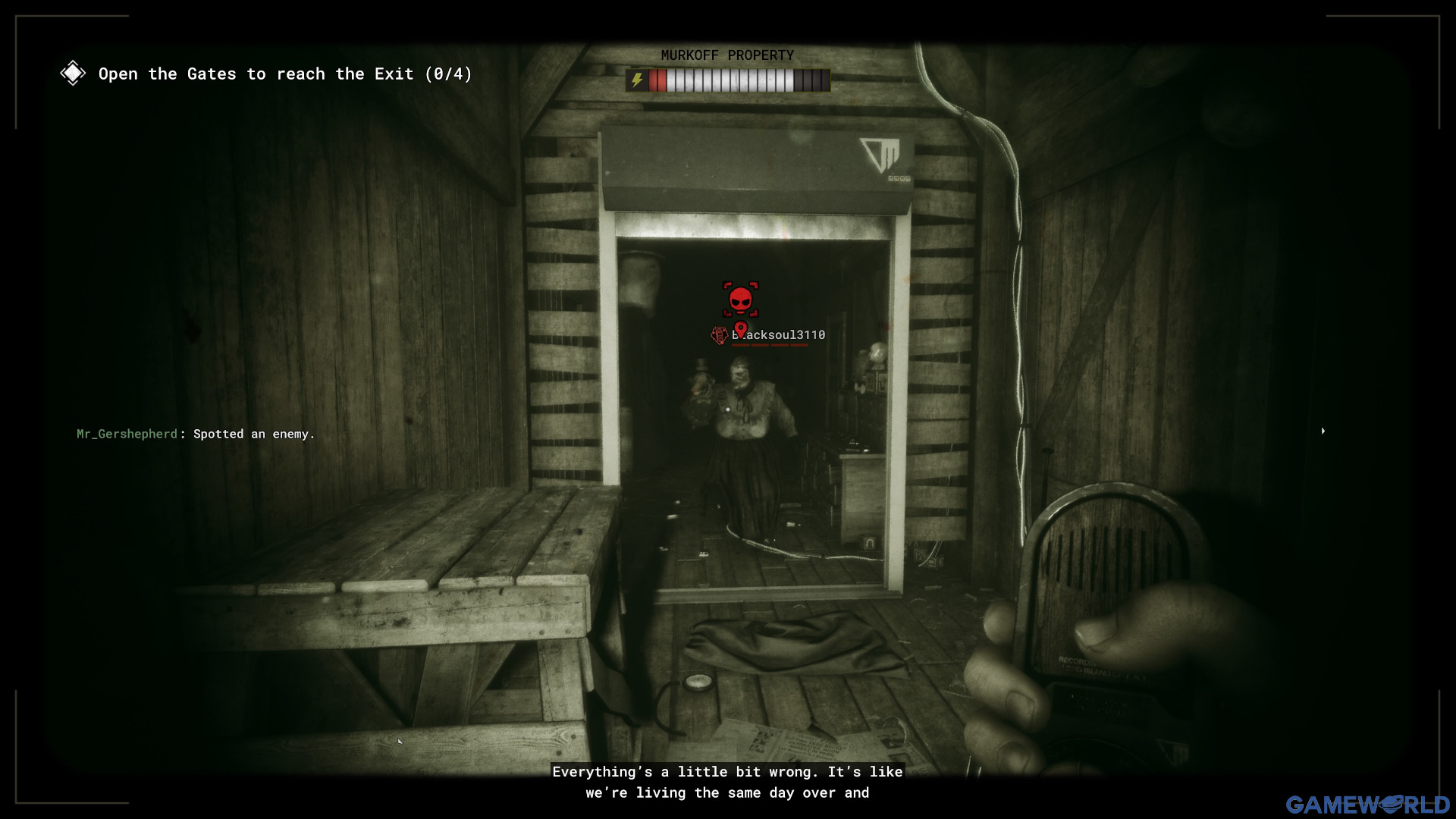
Task: Open the GameWorld watermark logo
Action: (1367, 804)
